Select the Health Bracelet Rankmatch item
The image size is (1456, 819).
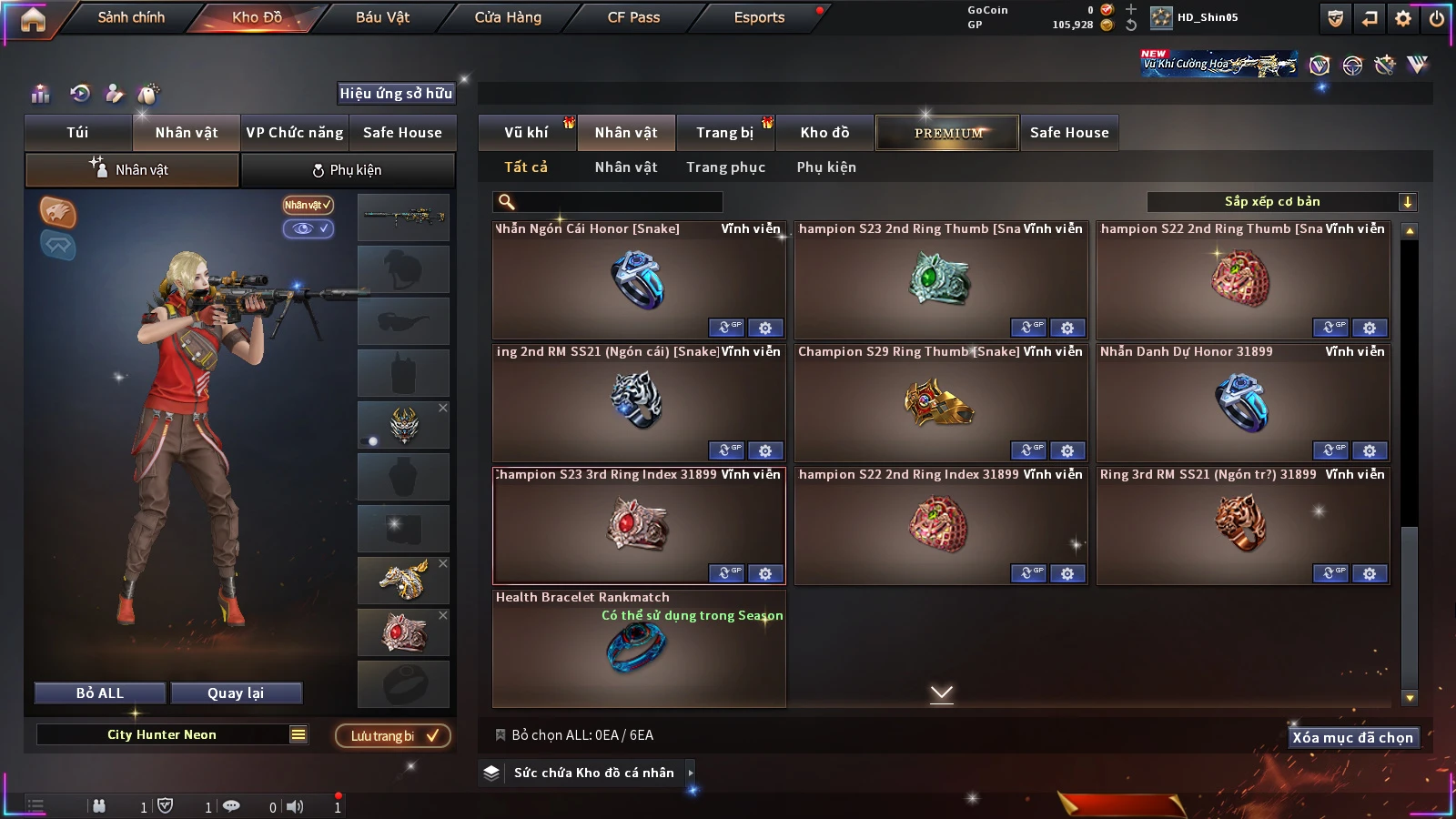pyautogui.click(x=638, y=649)
